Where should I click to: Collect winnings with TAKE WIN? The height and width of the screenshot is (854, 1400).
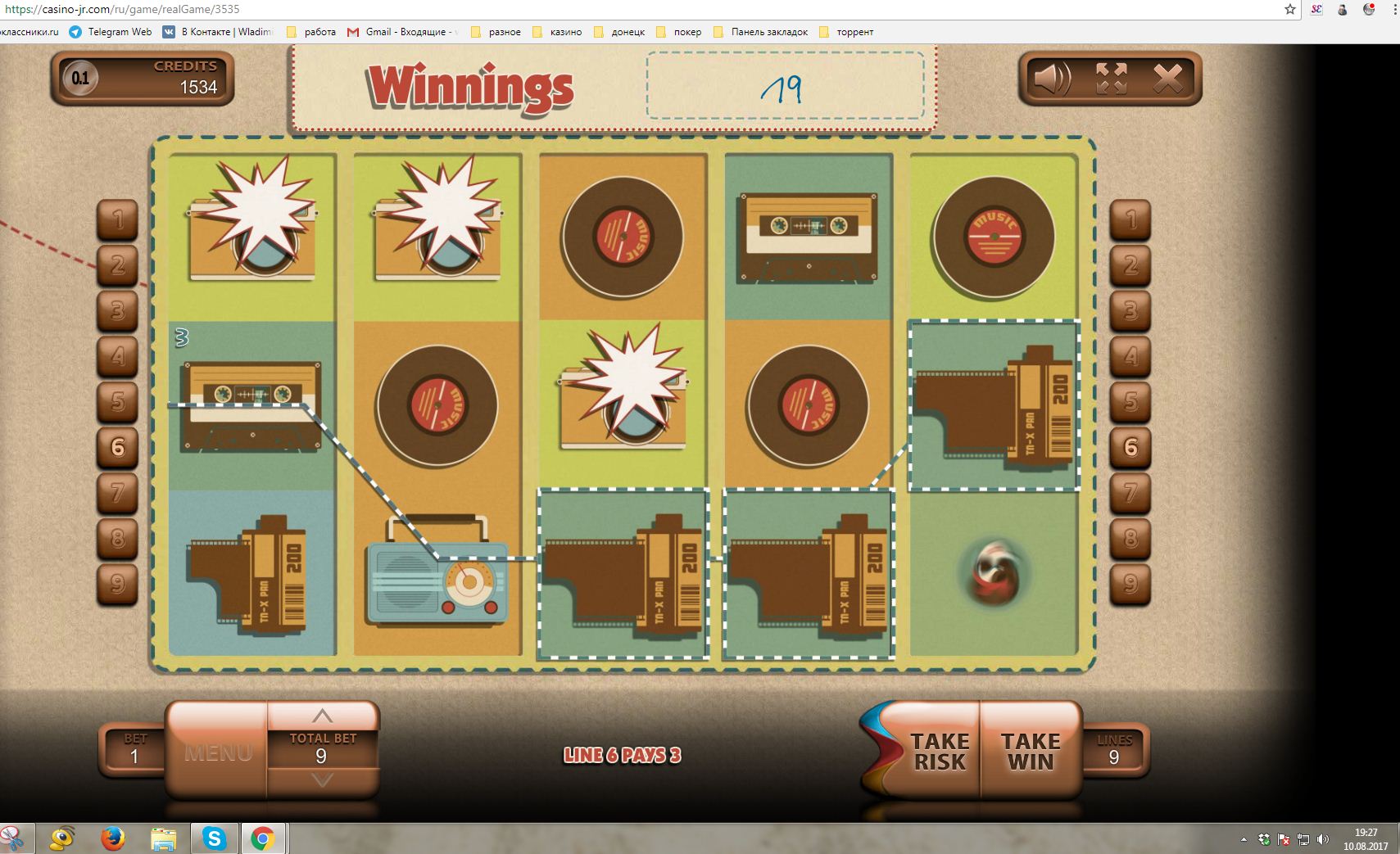[x=1031, y=751]
